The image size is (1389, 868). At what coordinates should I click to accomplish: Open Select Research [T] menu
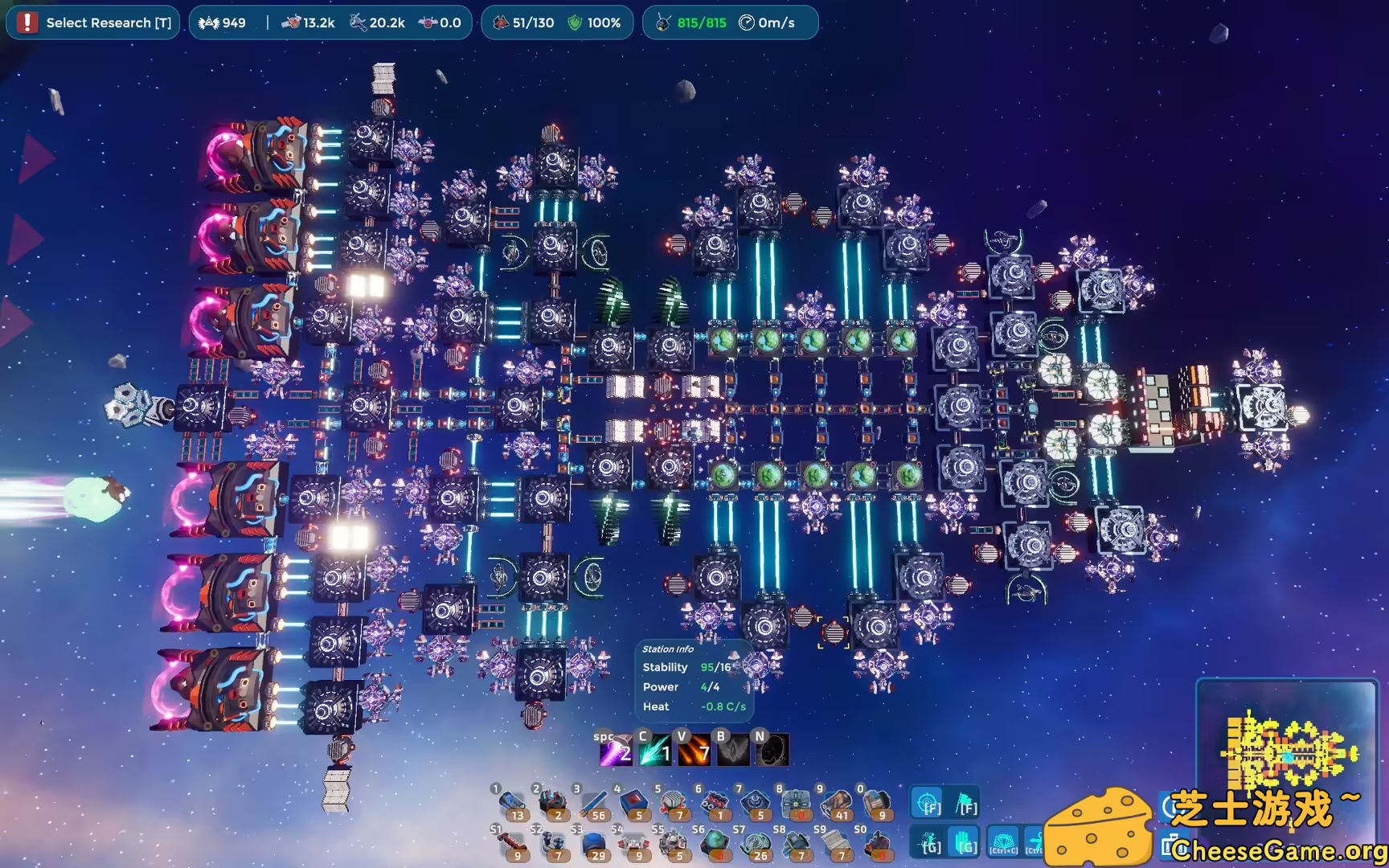pos(92,22)
